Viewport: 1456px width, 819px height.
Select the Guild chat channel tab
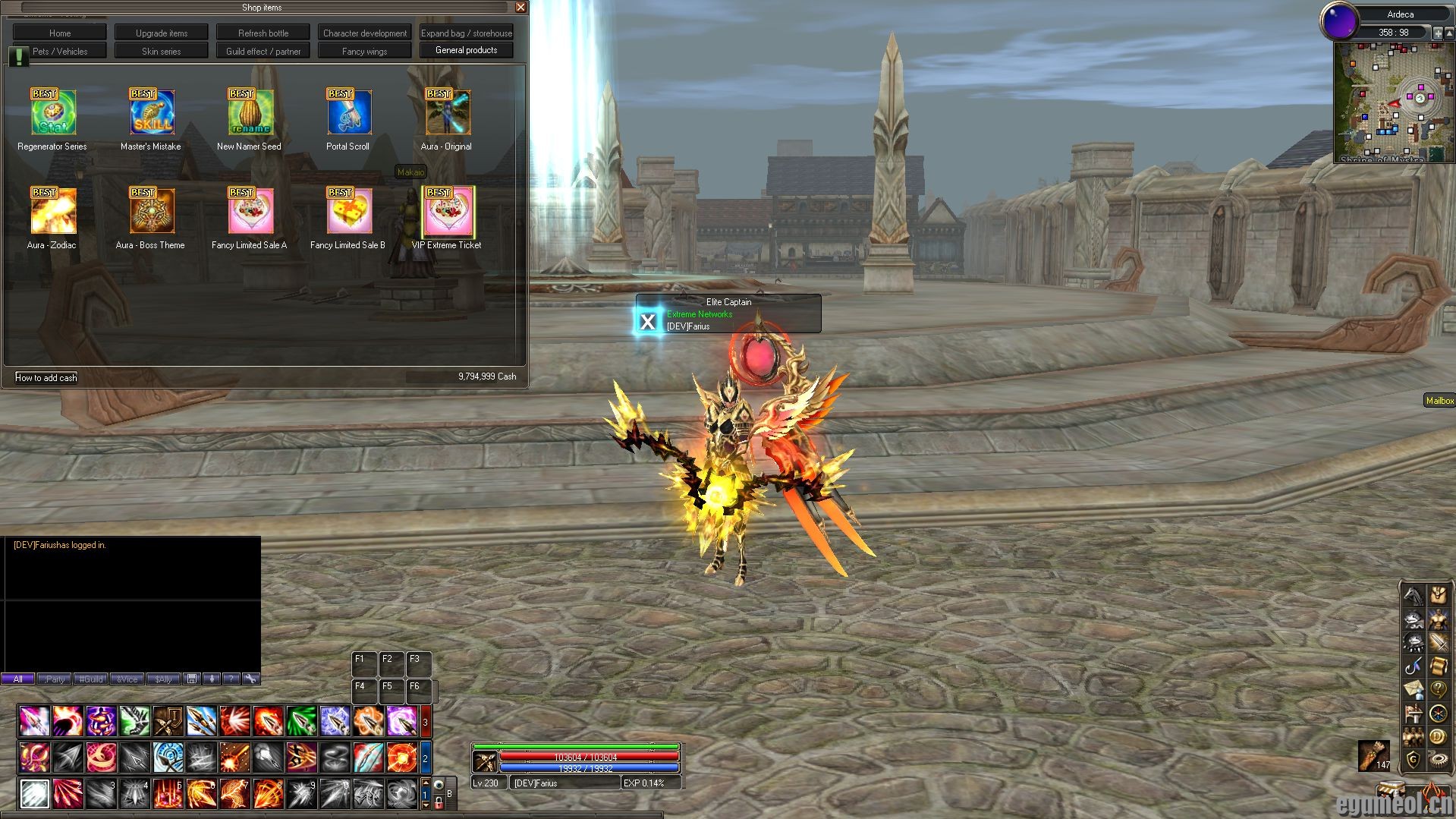(91, 679)
